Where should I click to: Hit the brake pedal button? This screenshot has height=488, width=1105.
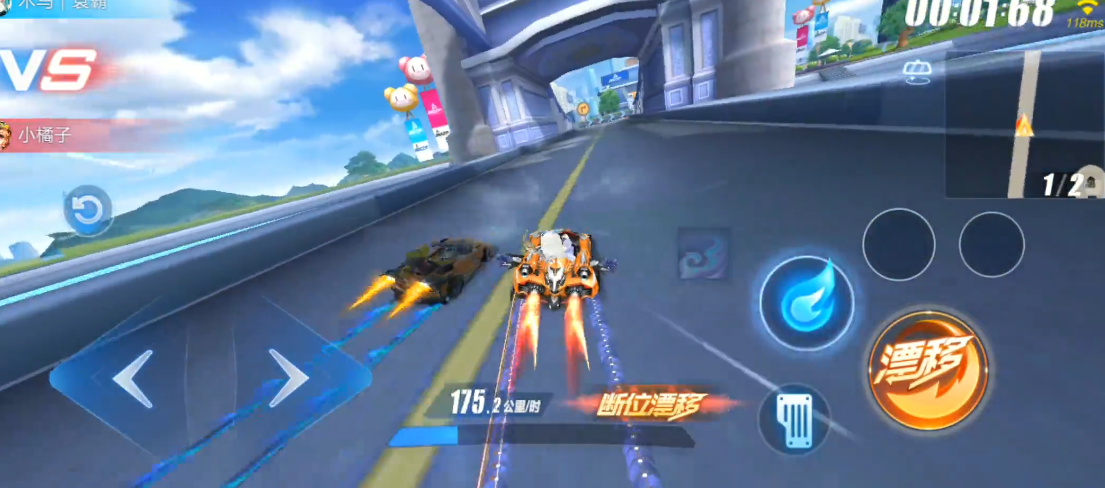tap(794, 419)
